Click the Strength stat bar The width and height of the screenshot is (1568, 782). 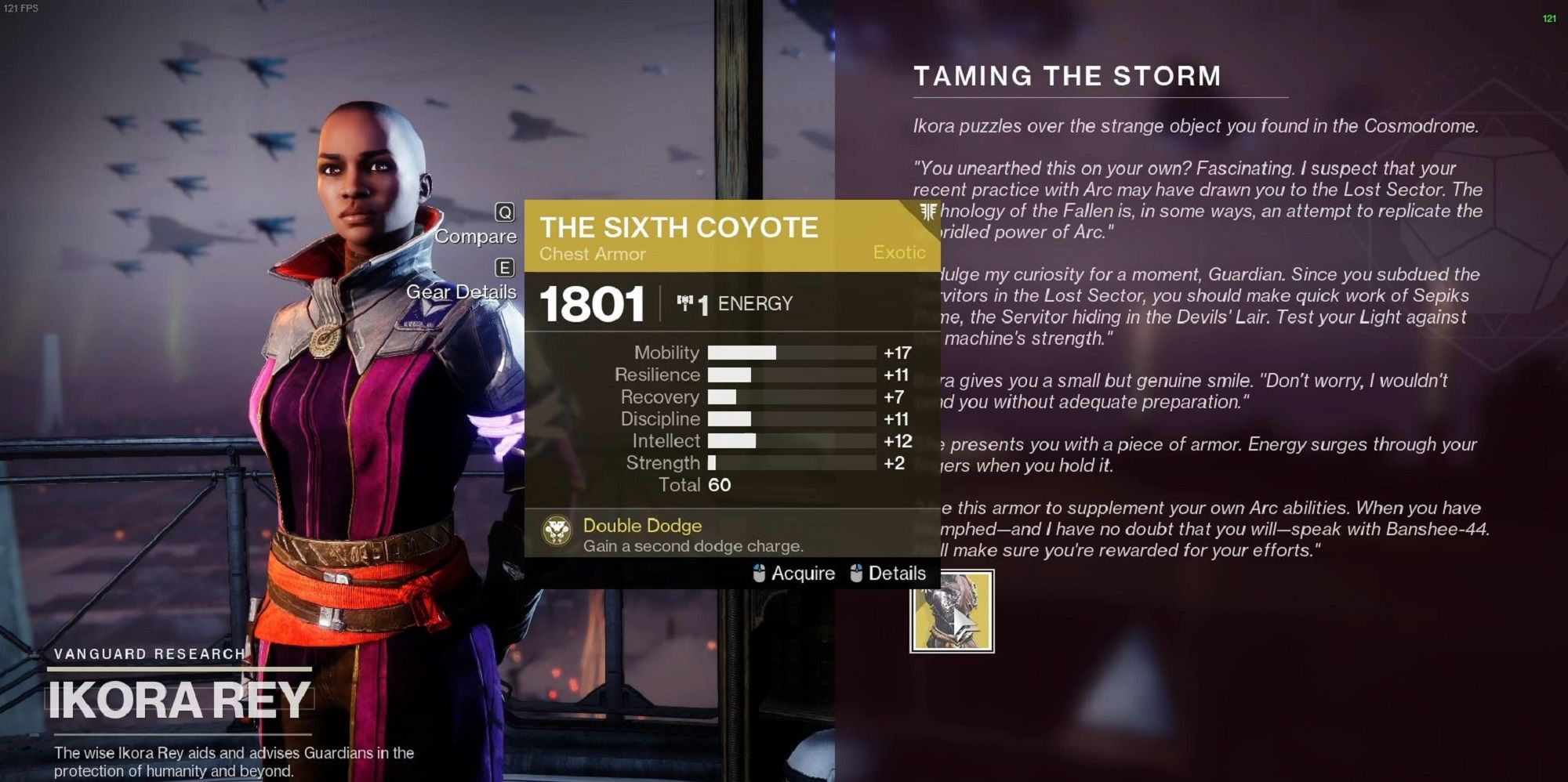click(792, 463)
